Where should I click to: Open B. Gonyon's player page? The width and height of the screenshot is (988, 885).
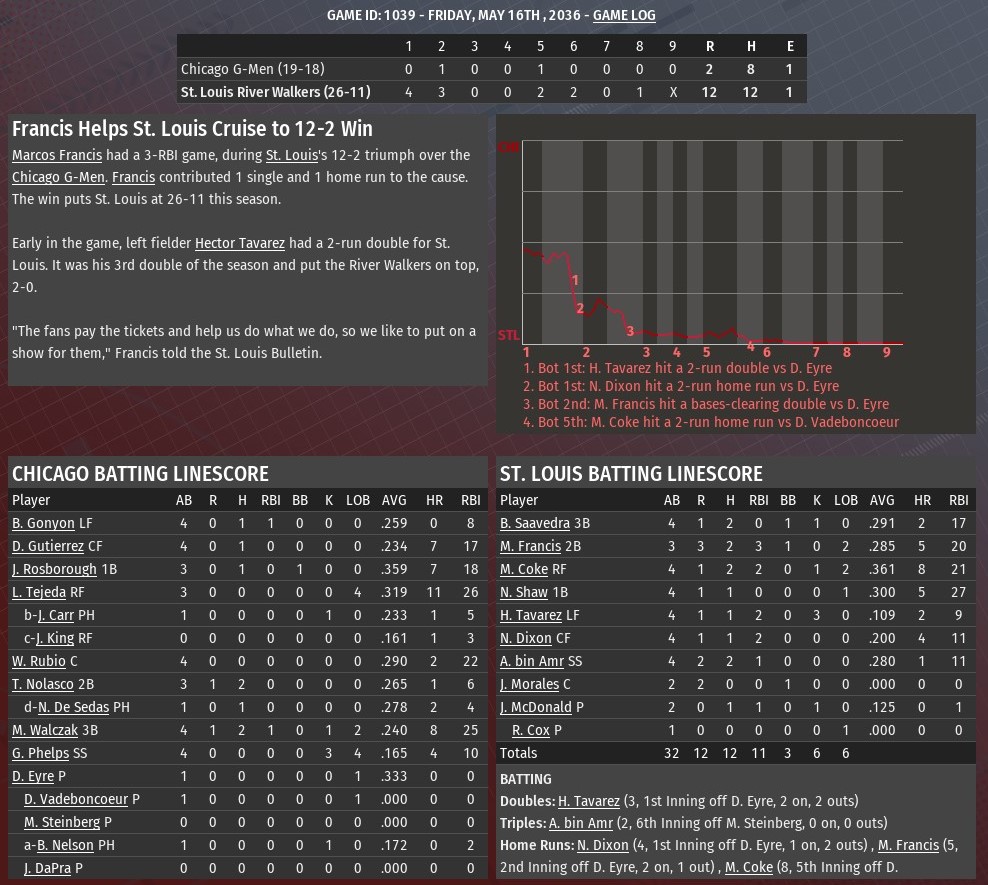[43, 523]
